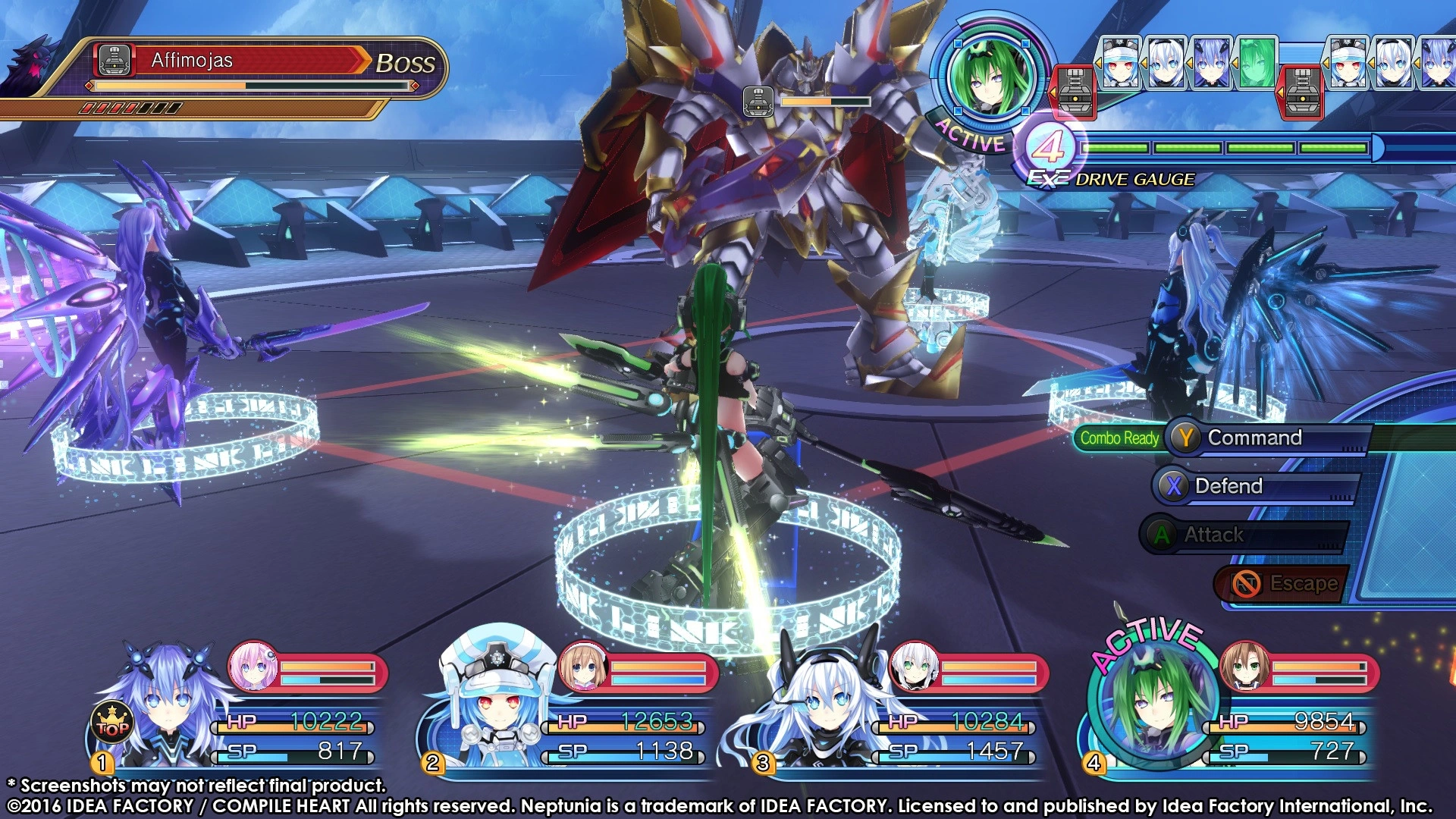Click the active green-haired turn portrait
Viewport: 1456px width, 819px height.
[991, 75]
